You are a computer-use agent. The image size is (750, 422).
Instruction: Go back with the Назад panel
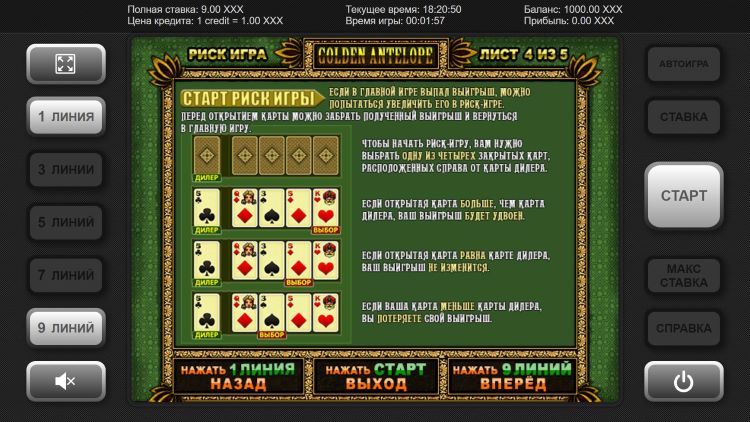[237, 376]
